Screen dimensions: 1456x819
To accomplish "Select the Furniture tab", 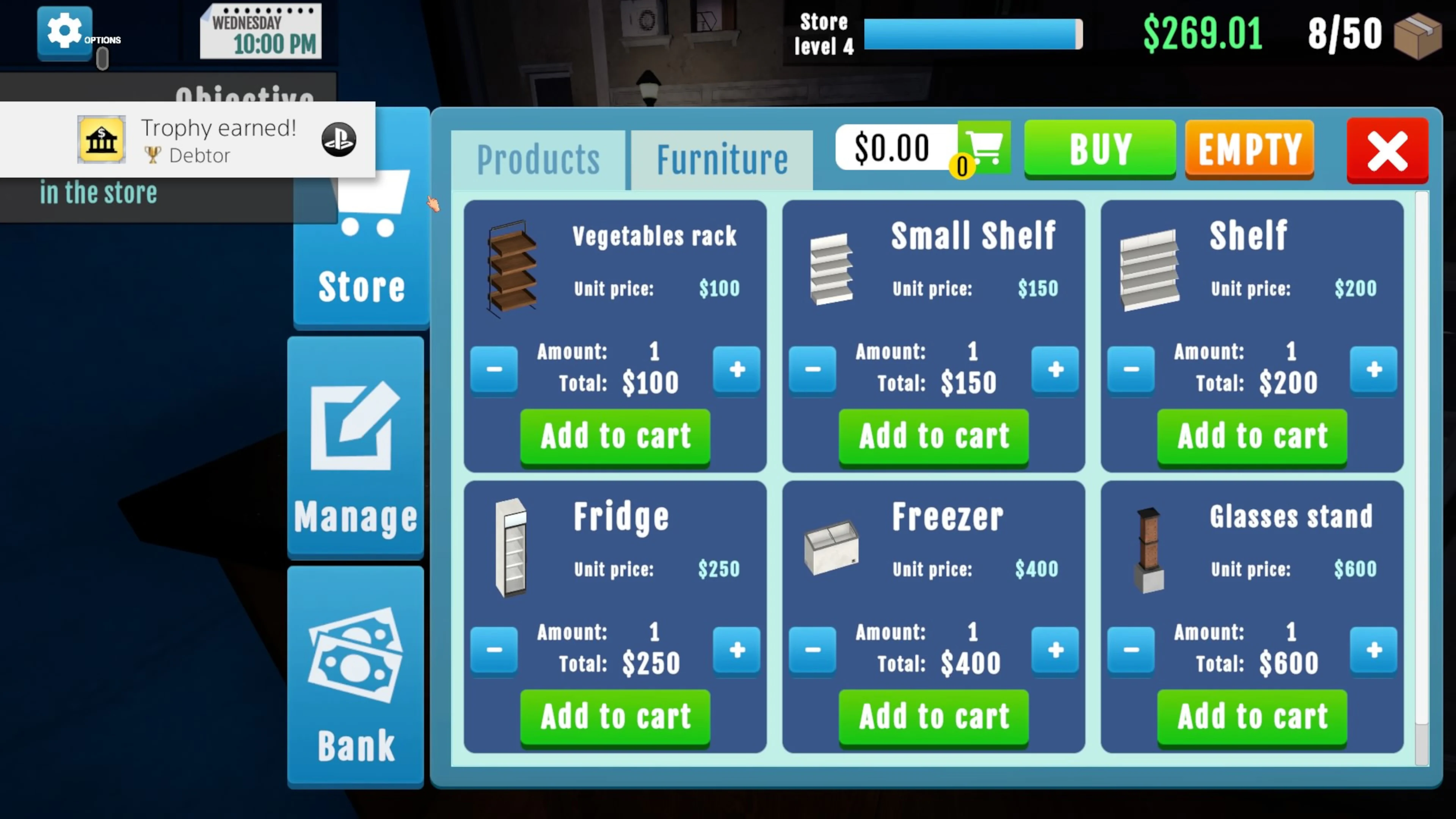I will tap(722, 159).
